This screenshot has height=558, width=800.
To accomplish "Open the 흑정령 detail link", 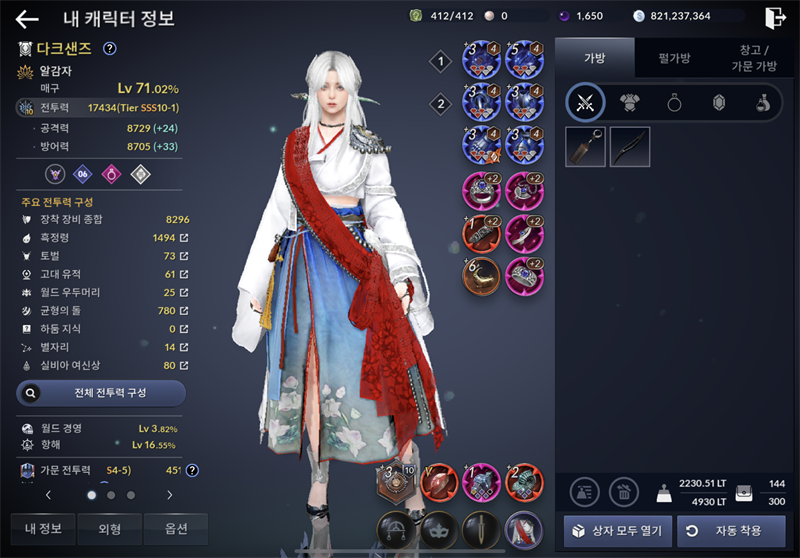I will 183,238.
